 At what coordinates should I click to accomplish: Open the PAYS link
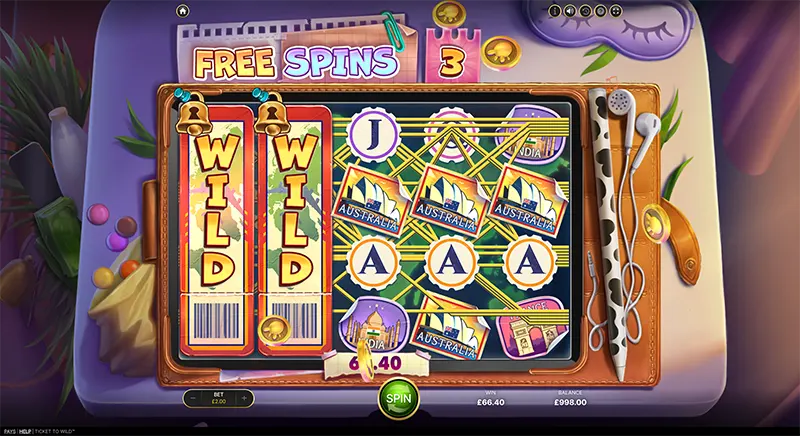tap(9, 431)
